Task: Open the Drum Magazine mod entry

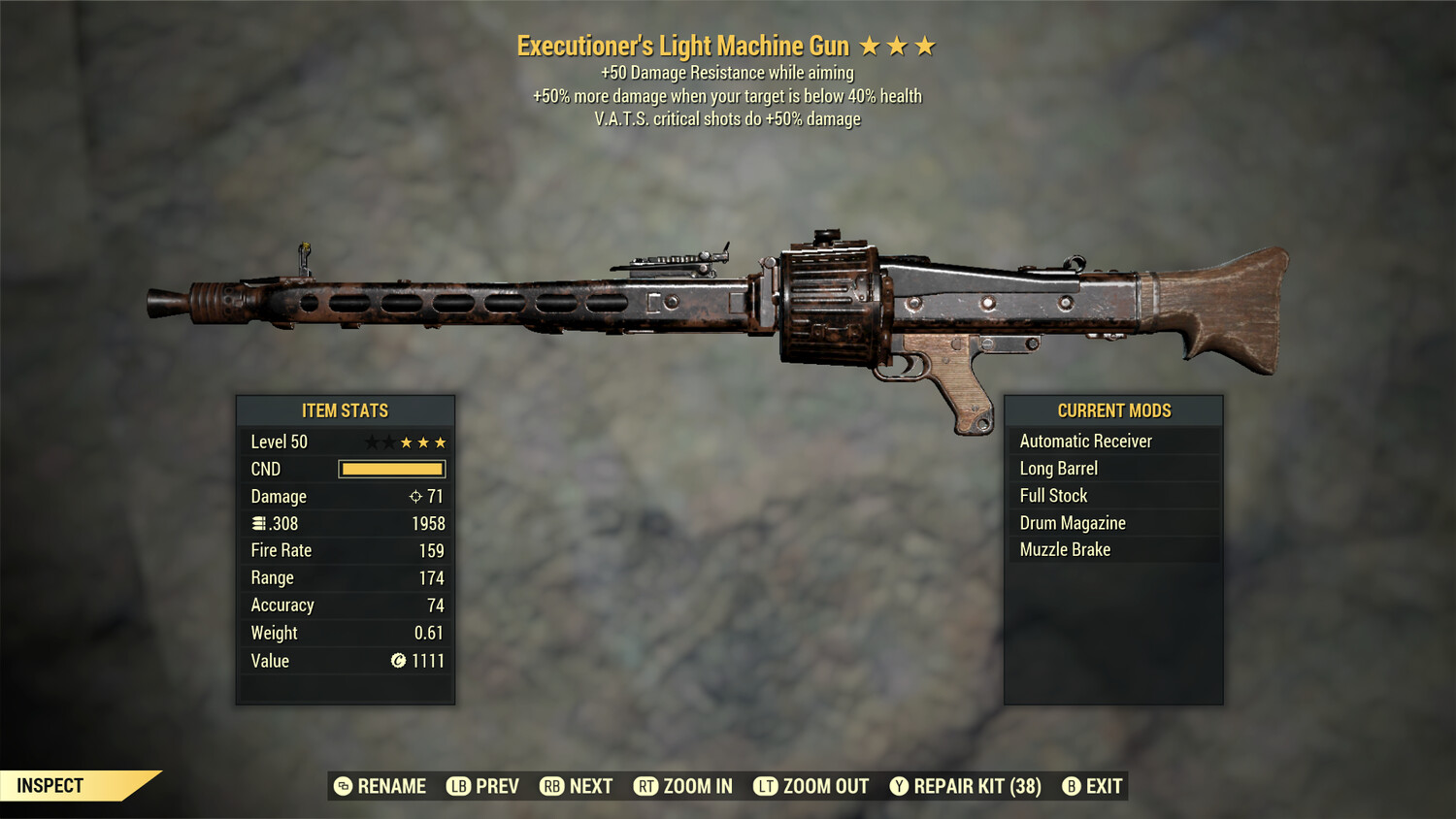Action: (x=1072, y=522)
